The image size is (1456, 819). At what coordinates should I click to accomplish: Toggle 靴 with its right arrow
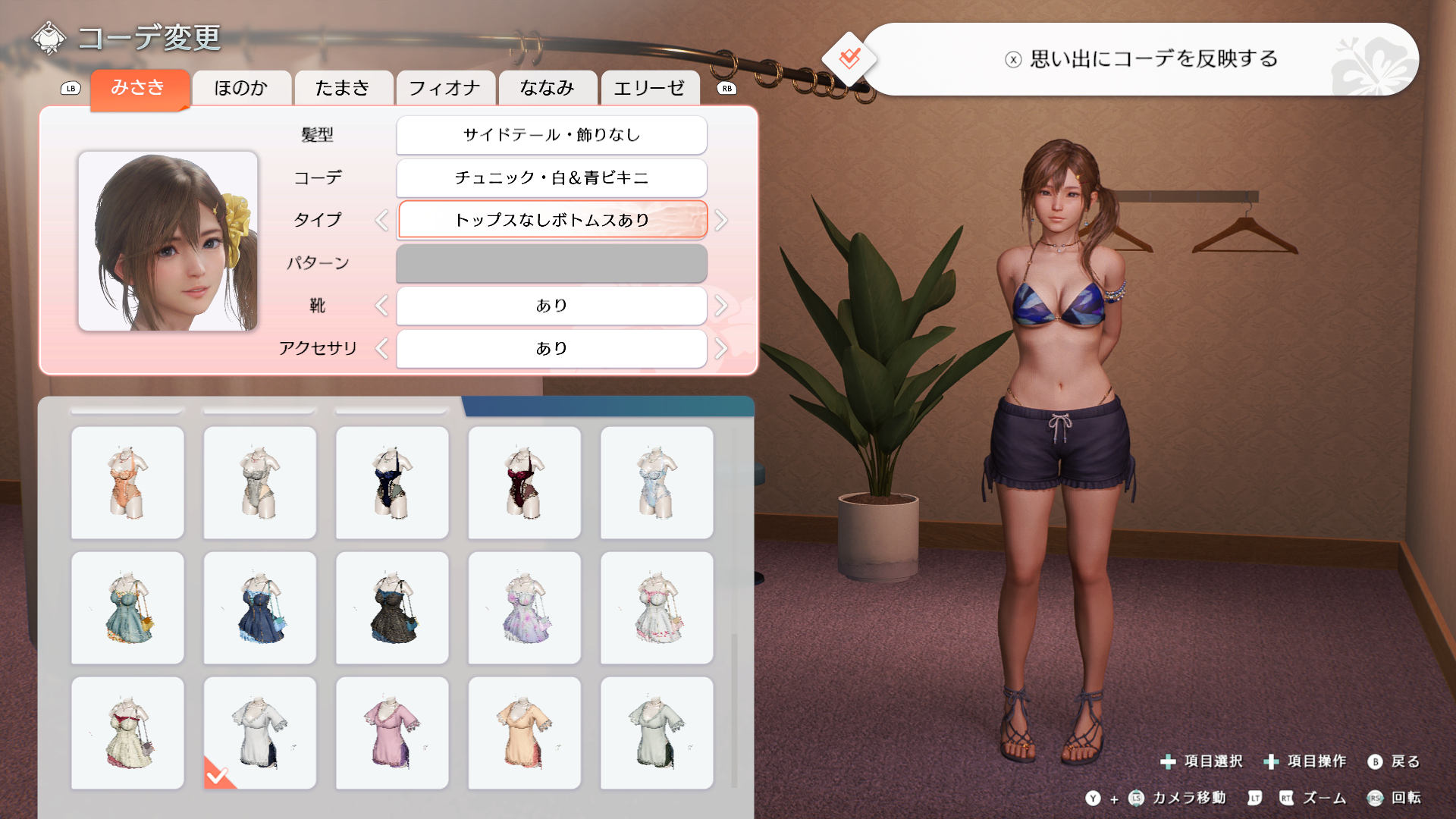click(x=721, y=306)
